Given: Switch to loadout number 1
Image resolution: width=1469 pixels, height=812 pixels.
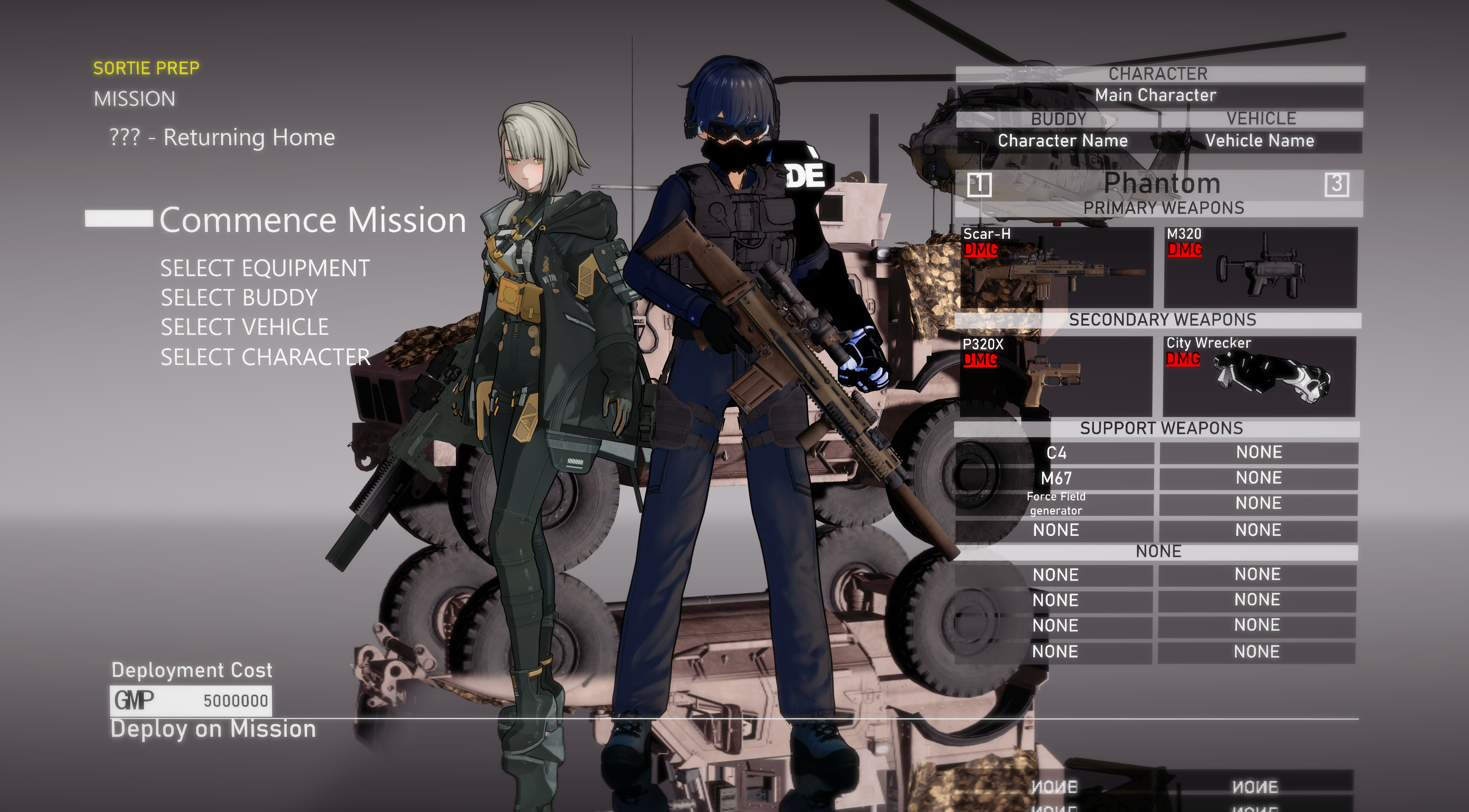Looking at the screenshot, I should coord(979,184).
